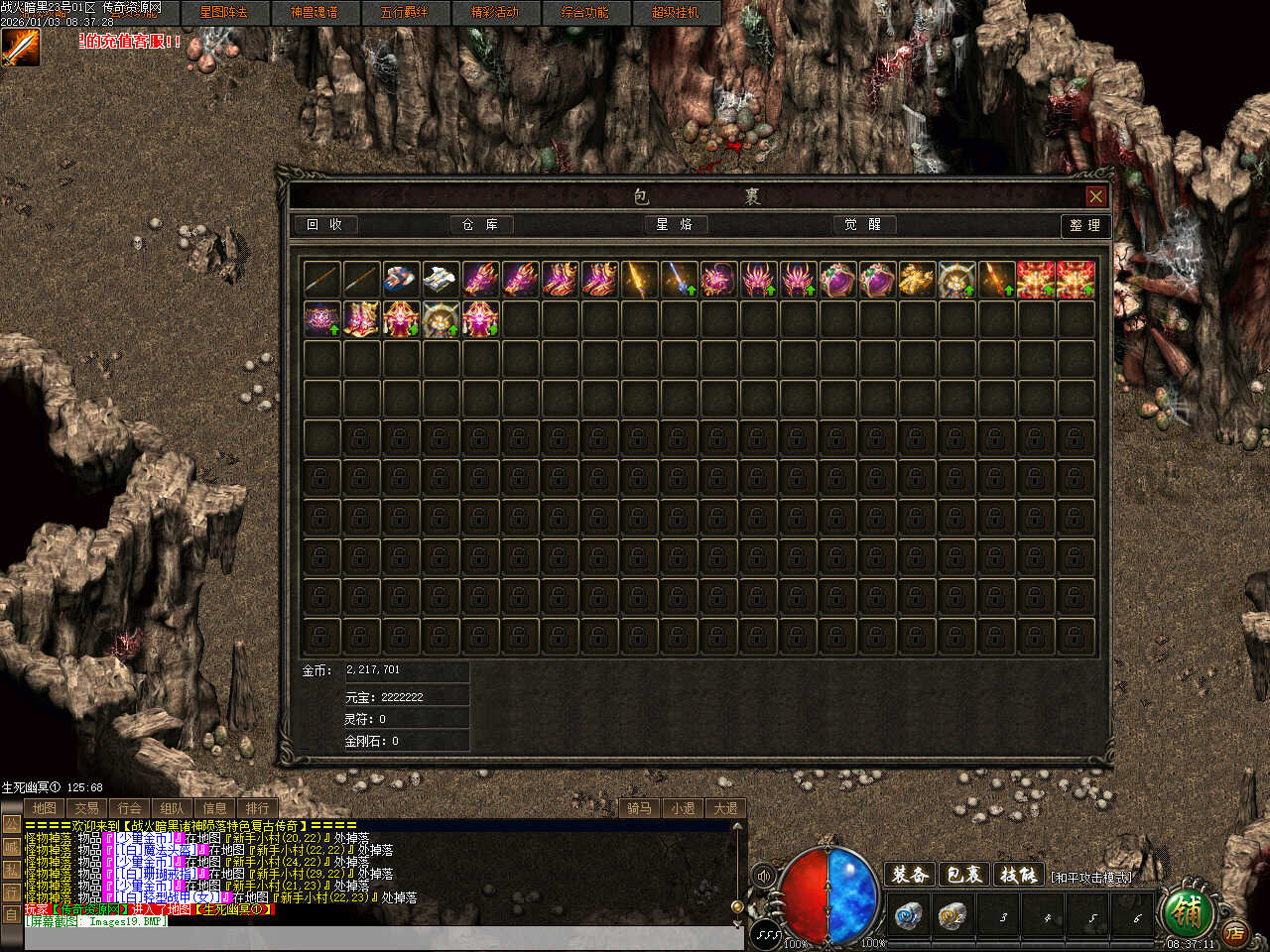This screenshot has height=952, width=1270.
Task: Click the 骑马 mount button
Action: click(x=639, y=808)
